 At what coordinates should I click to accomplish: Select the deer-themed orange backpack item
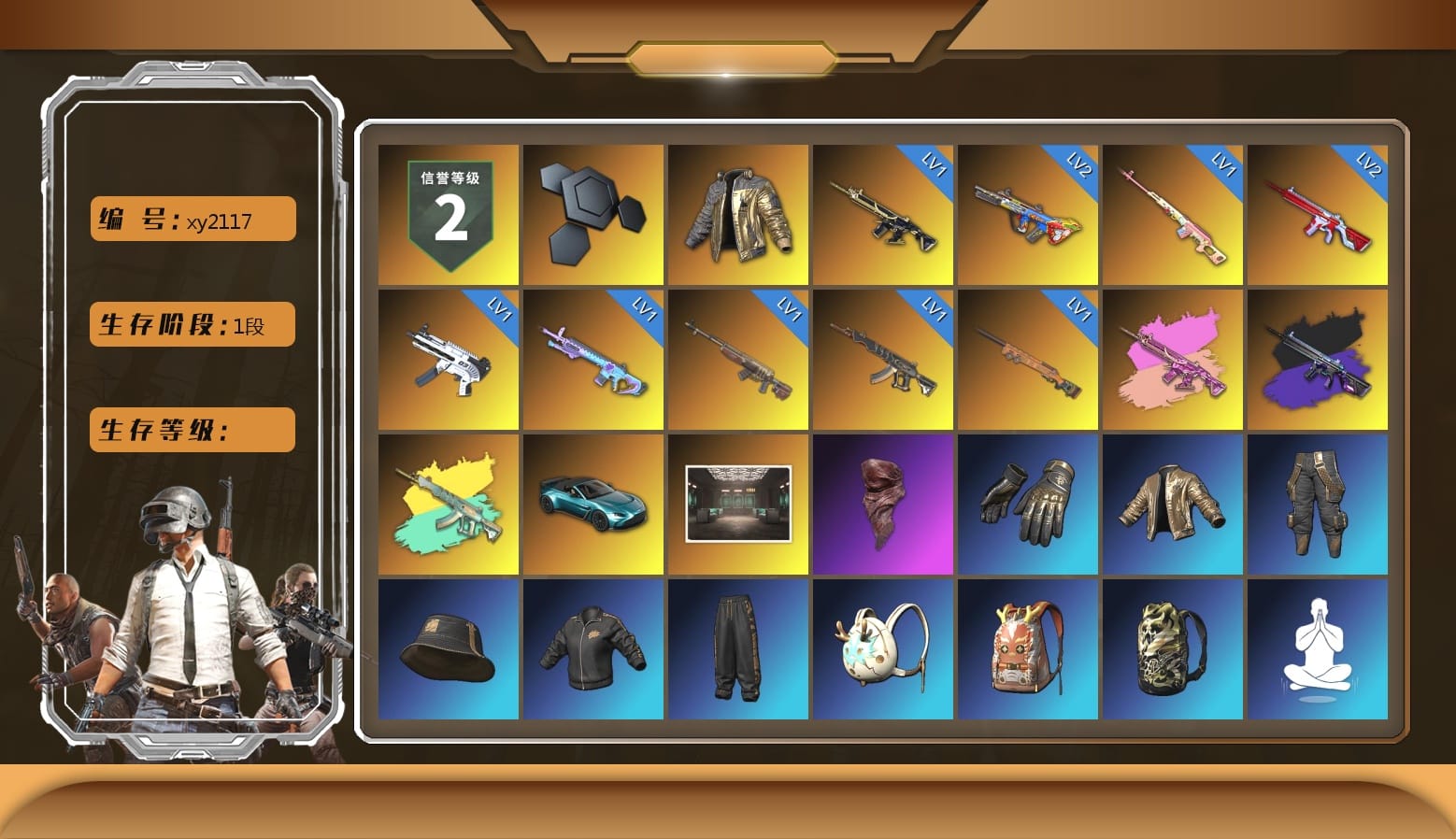(x=1028, y=649)
